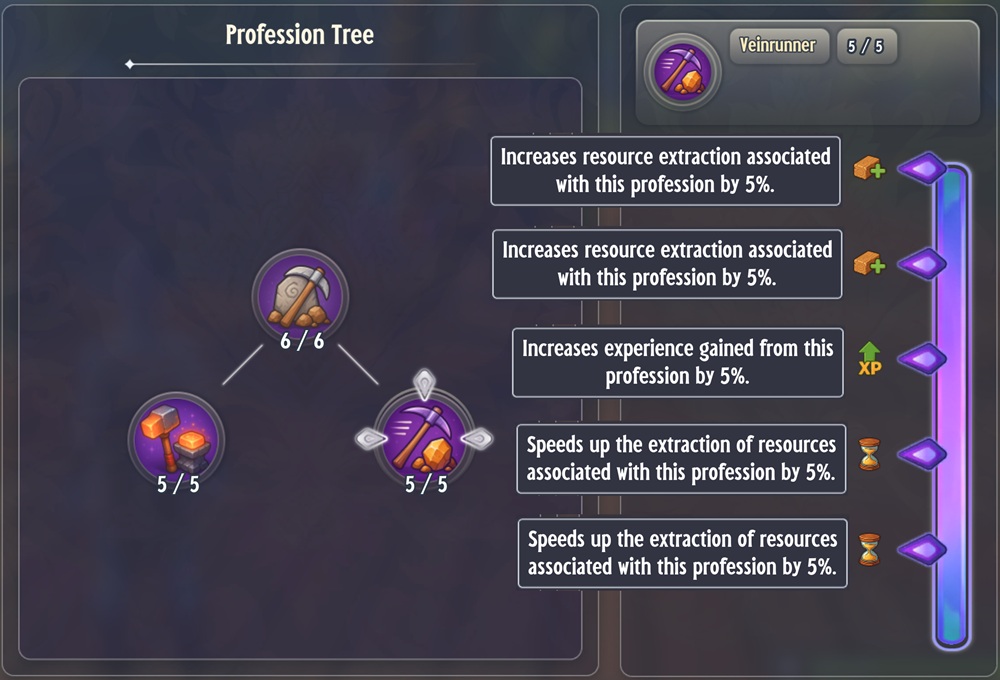This screenshot has height=680, width=1000.
Task: Click the Veinrunner name label
Action: [x=778, y=45]
